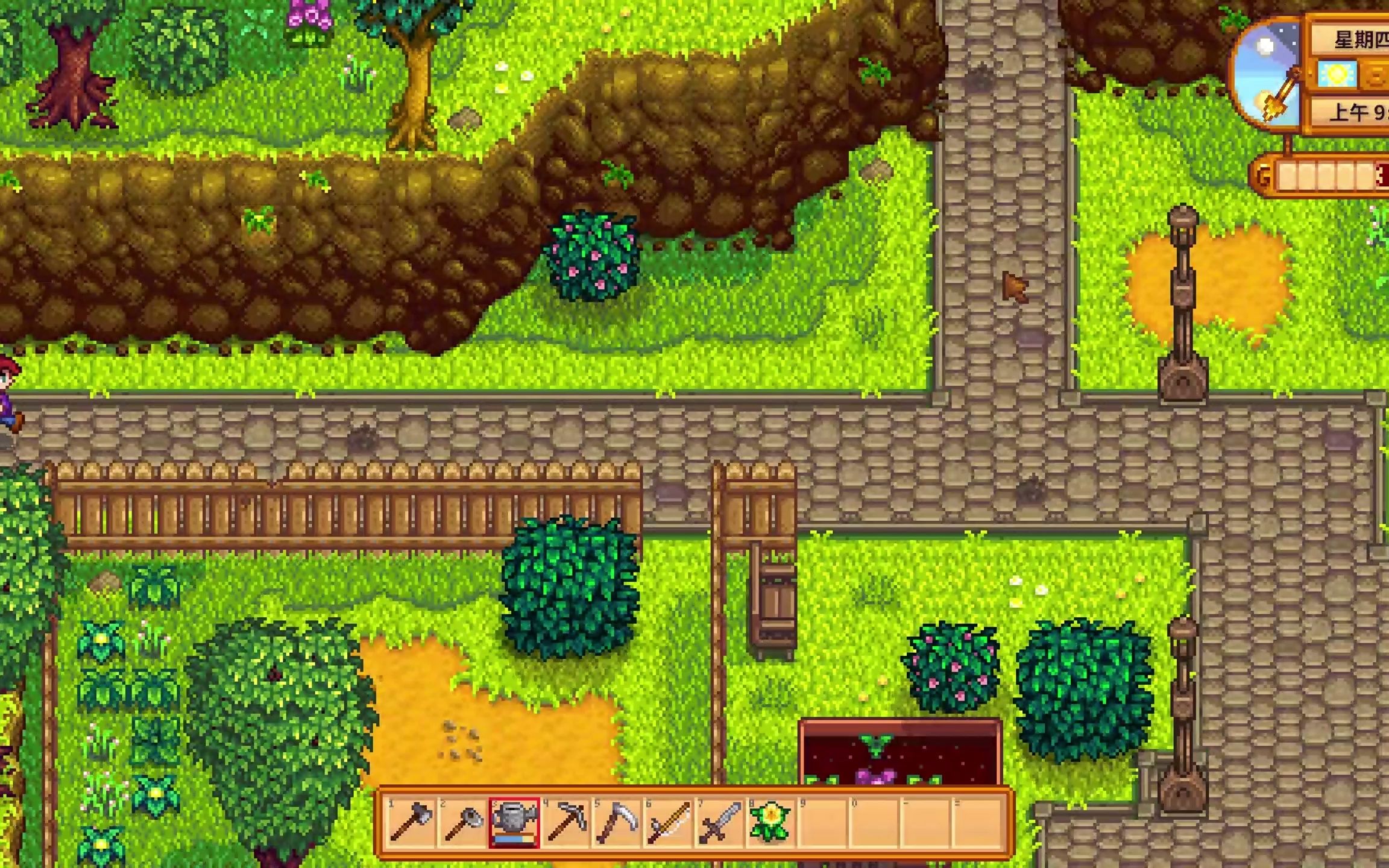
Task: Select the scythe slot
Action: click(x=617, y=822)
